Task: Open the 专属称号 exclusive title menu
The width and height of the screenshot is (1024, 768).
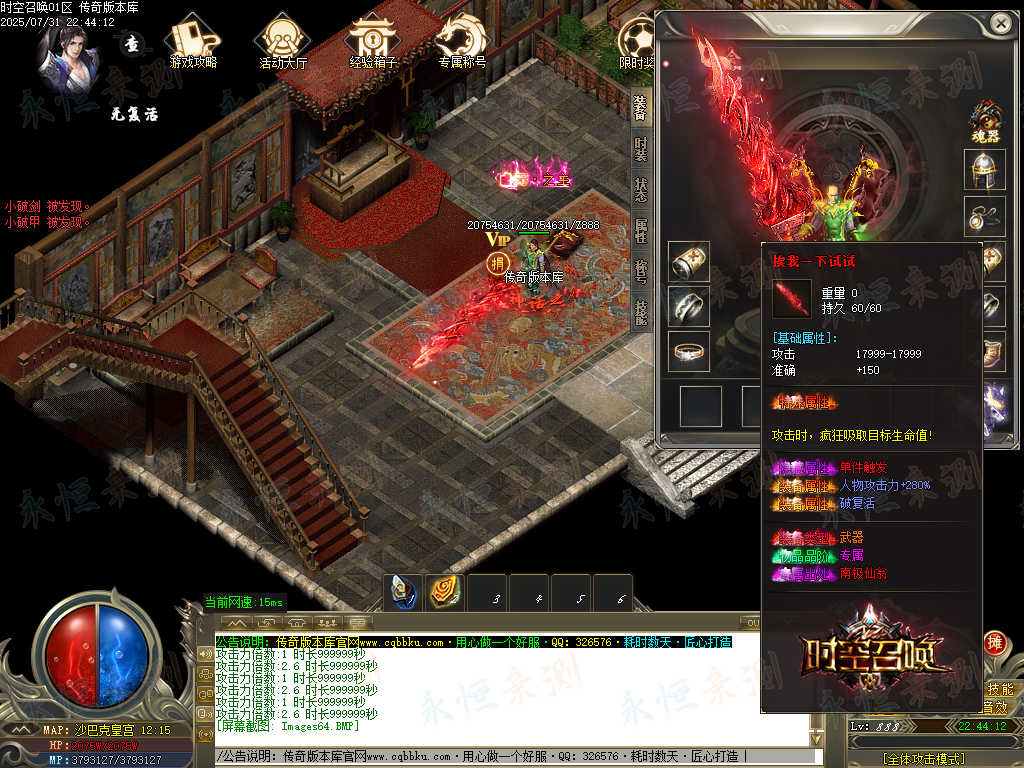Action: pos(462,44)
